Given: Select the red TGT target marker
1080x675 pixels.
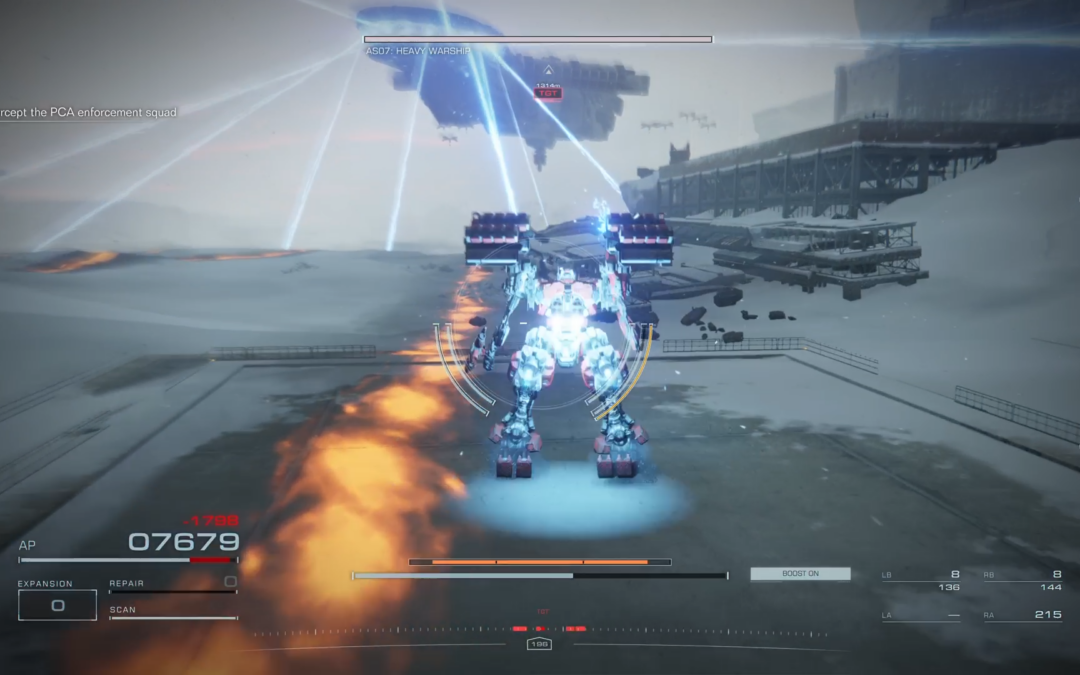Looking at the screenshot, I should click(547, 93).
